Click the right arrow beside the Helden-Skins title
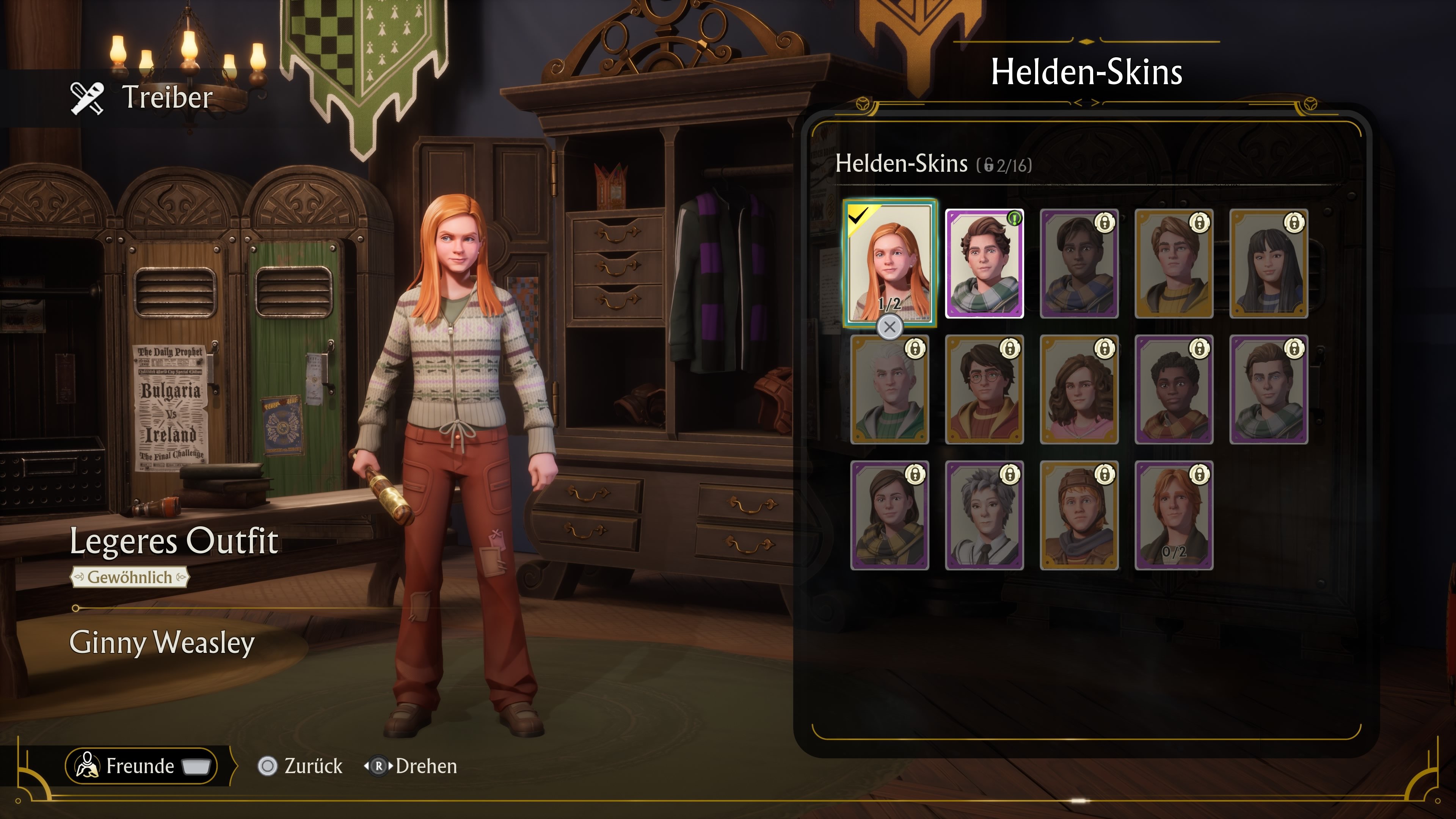This screenshot has width=1456, height=819. (x=1095, y=102)
